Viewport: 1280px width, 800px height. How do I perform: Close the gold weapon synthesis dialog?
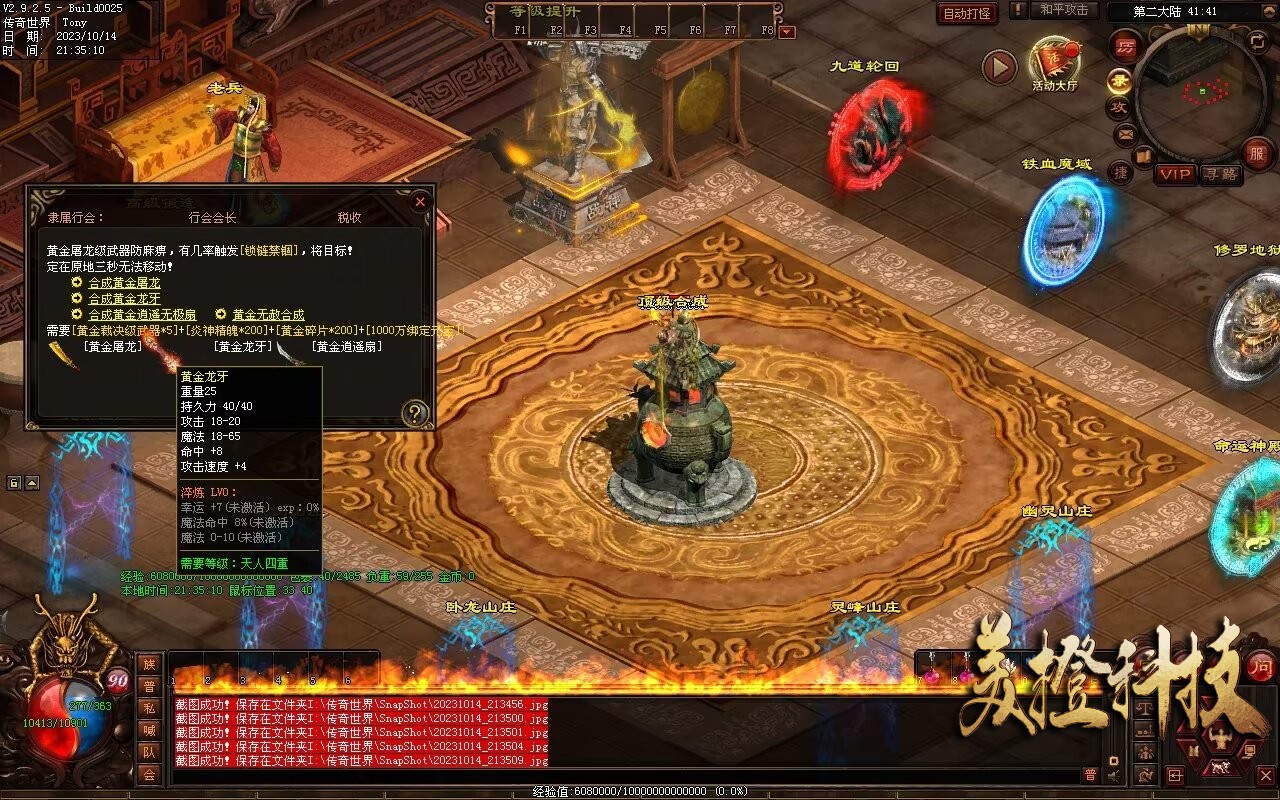(420, 201)
